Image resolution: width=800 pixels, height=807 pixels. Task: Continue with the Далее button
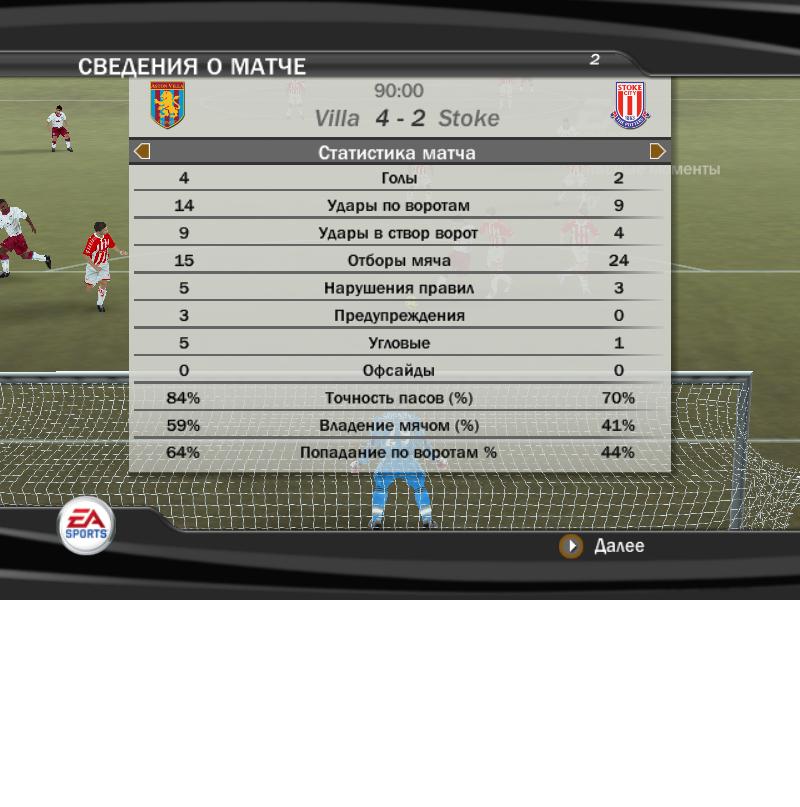coord(602,546)
